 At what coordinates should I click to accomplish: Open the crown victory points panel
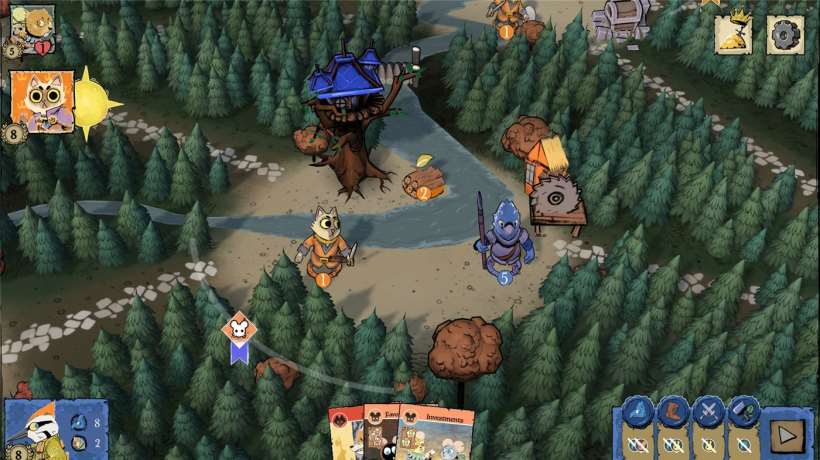pyautogui.click(x=733, y=35)
